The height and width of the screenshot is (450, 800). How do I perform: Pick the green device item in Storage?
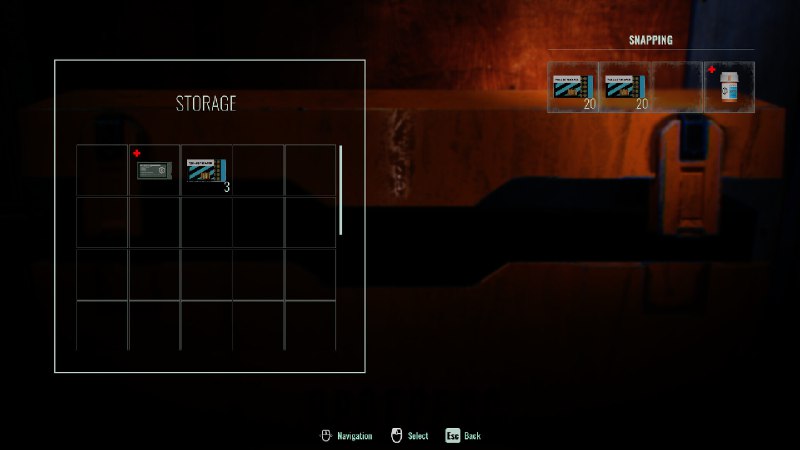155,170
